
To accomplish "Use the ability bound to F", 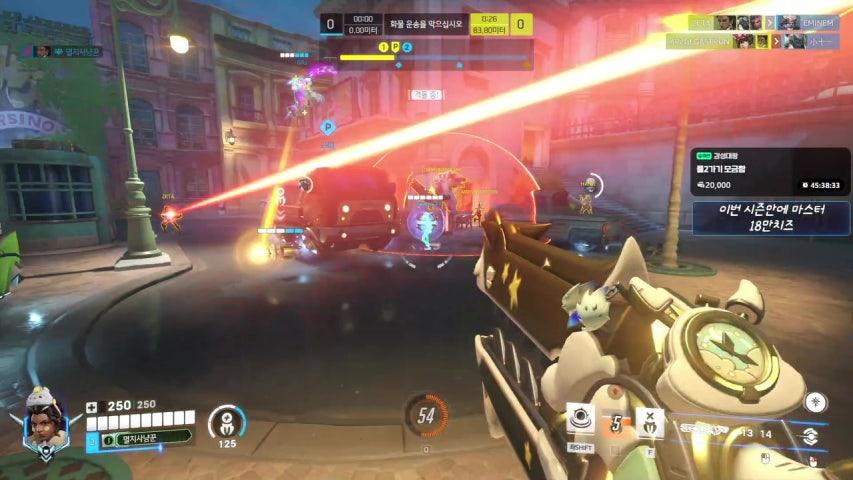I will pyautogui.click(x=650, y=422).
